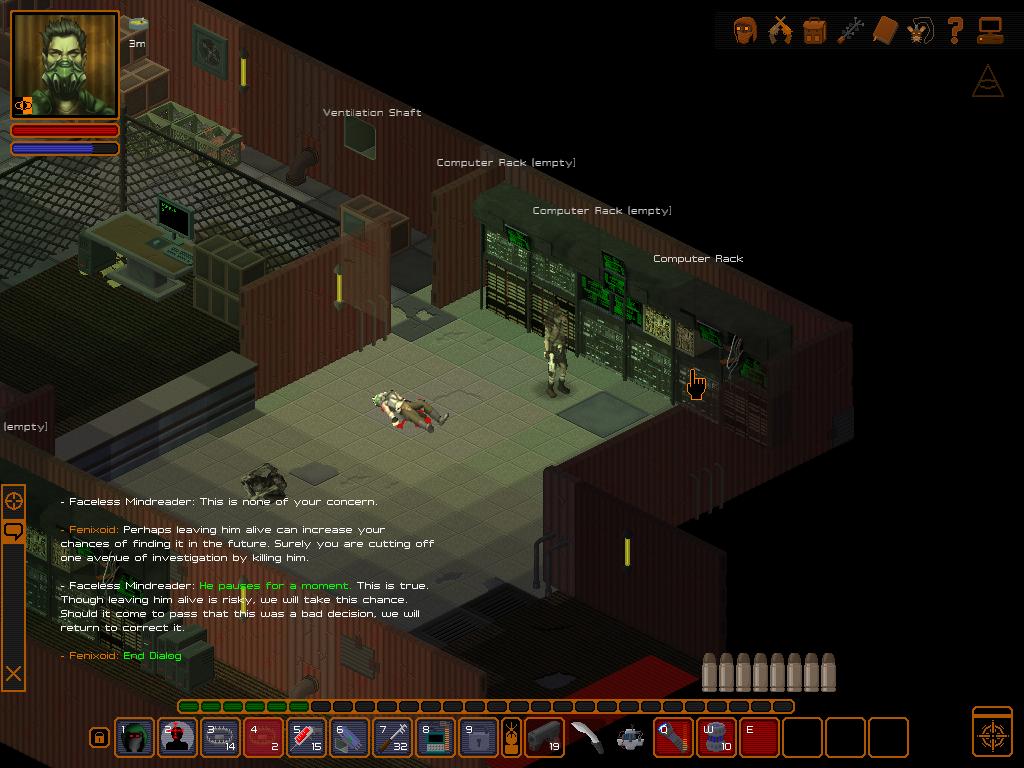Open the journal book icon

point(885,30)
